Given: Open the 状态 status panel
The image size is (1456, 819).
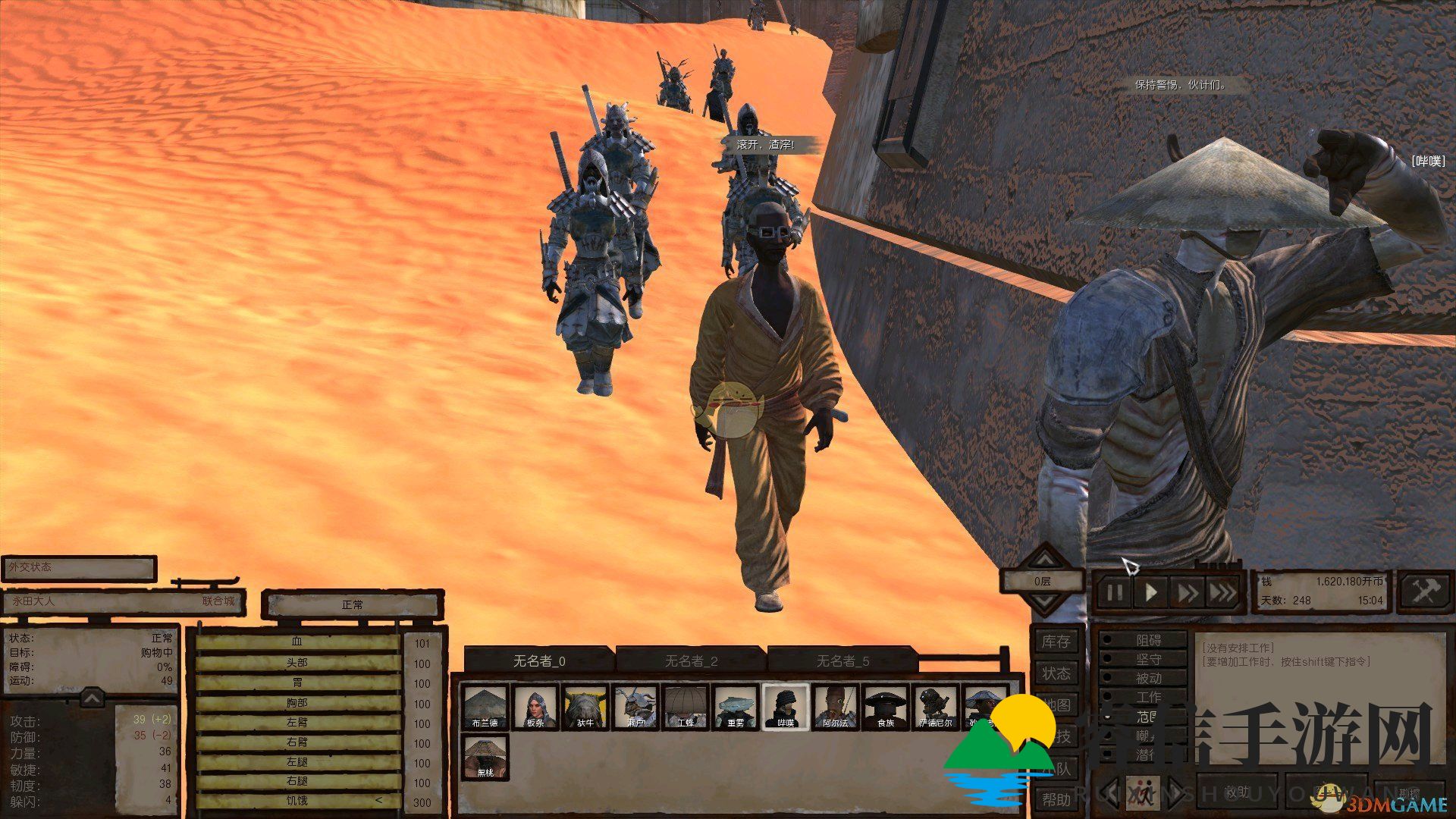Looking at the screenshot, I should (1056, 673).
